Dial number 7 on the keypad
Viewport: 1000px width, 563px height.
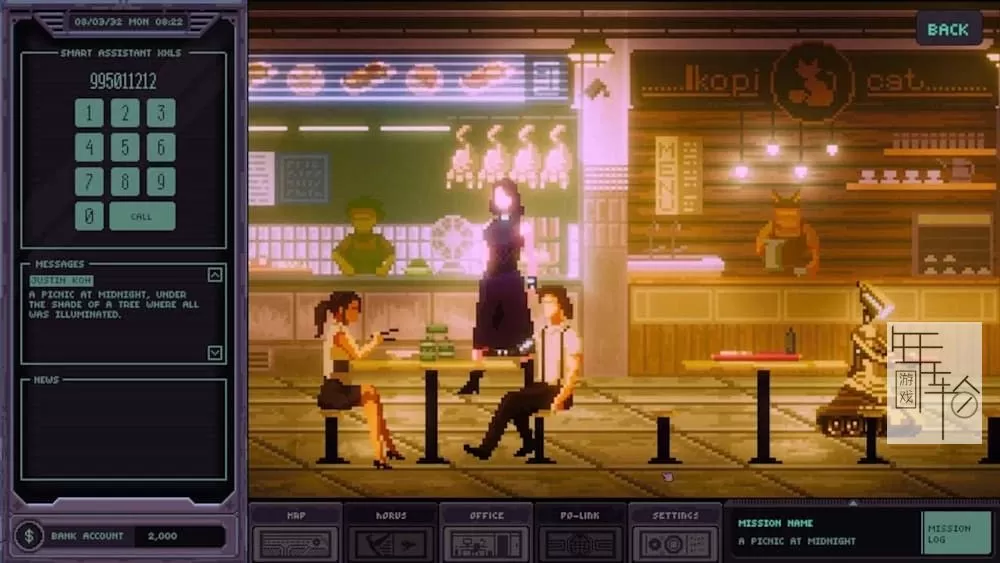coord(89,182)
